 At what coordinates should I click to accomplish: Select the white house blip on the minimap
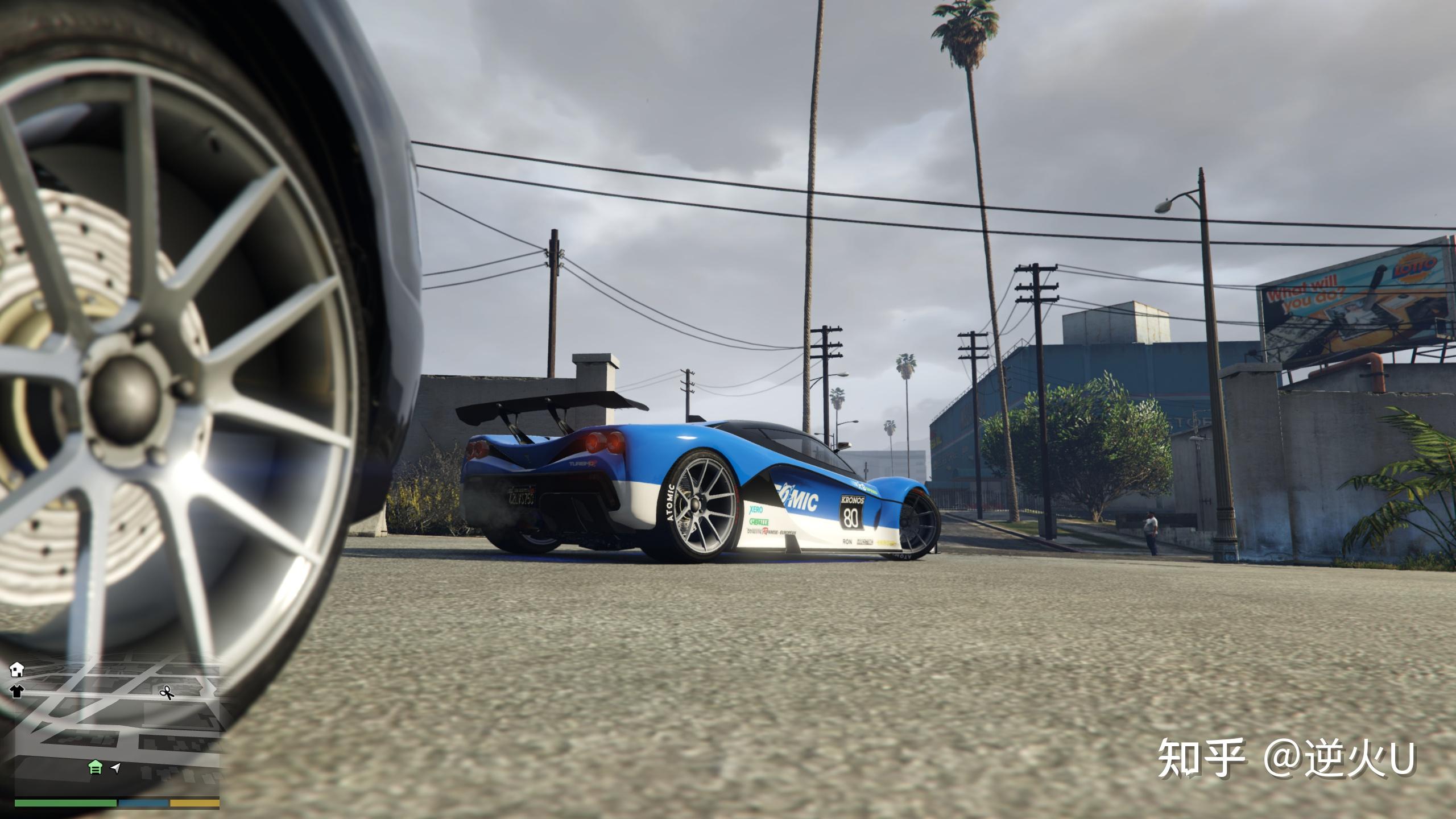click(17, 669)
